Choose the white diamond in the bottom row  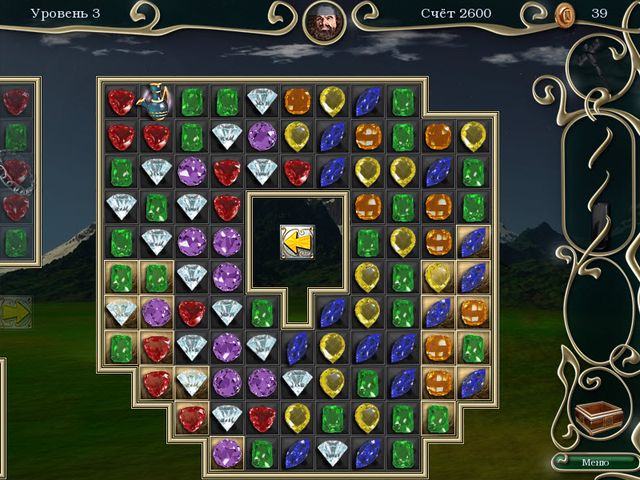[x=332, y=452]
